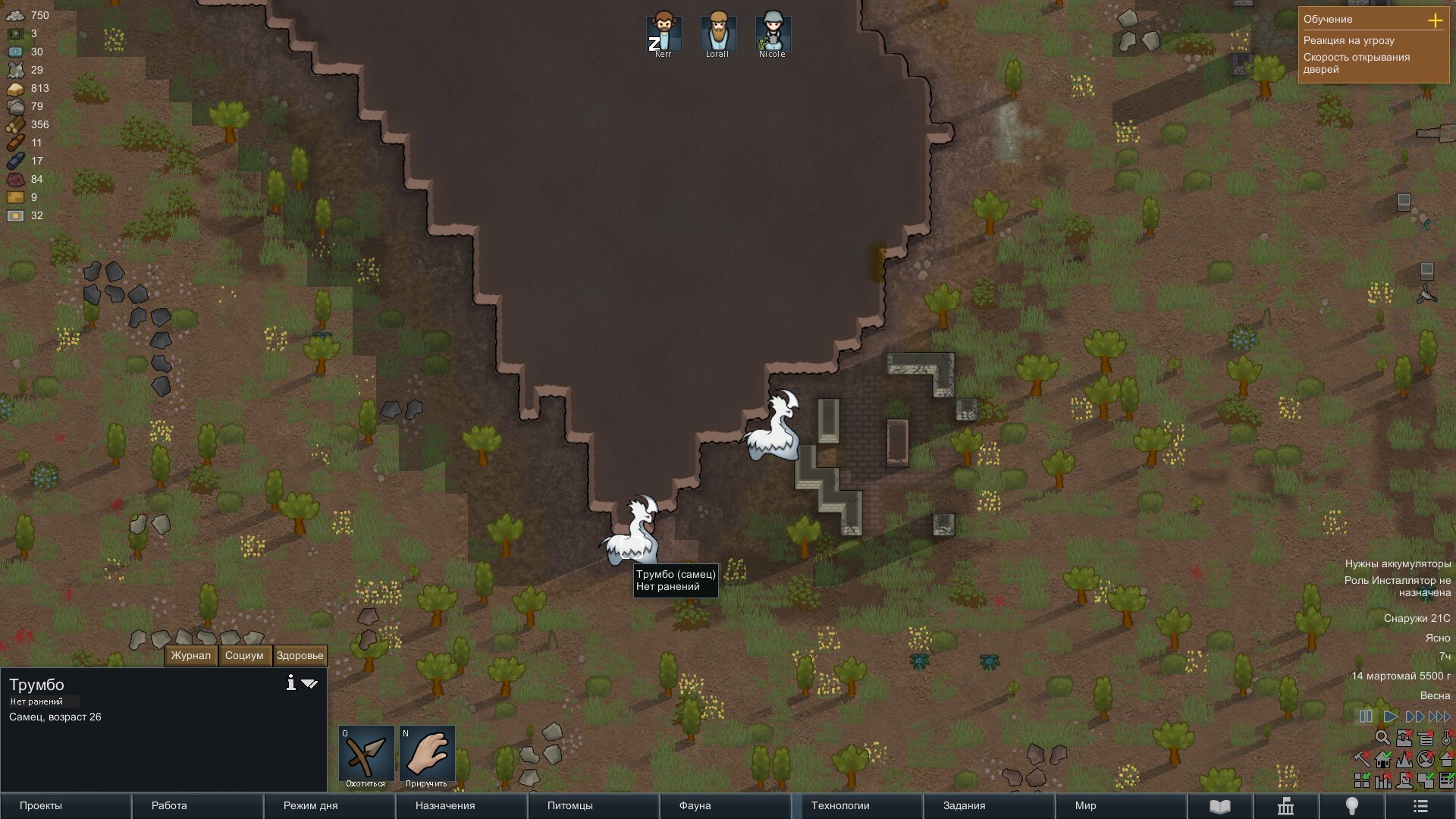Image resolution: width=1456 pixels, height=819 pixels.
Task: Click the Охотиться hunt command
Action: (x=366, y=756)
